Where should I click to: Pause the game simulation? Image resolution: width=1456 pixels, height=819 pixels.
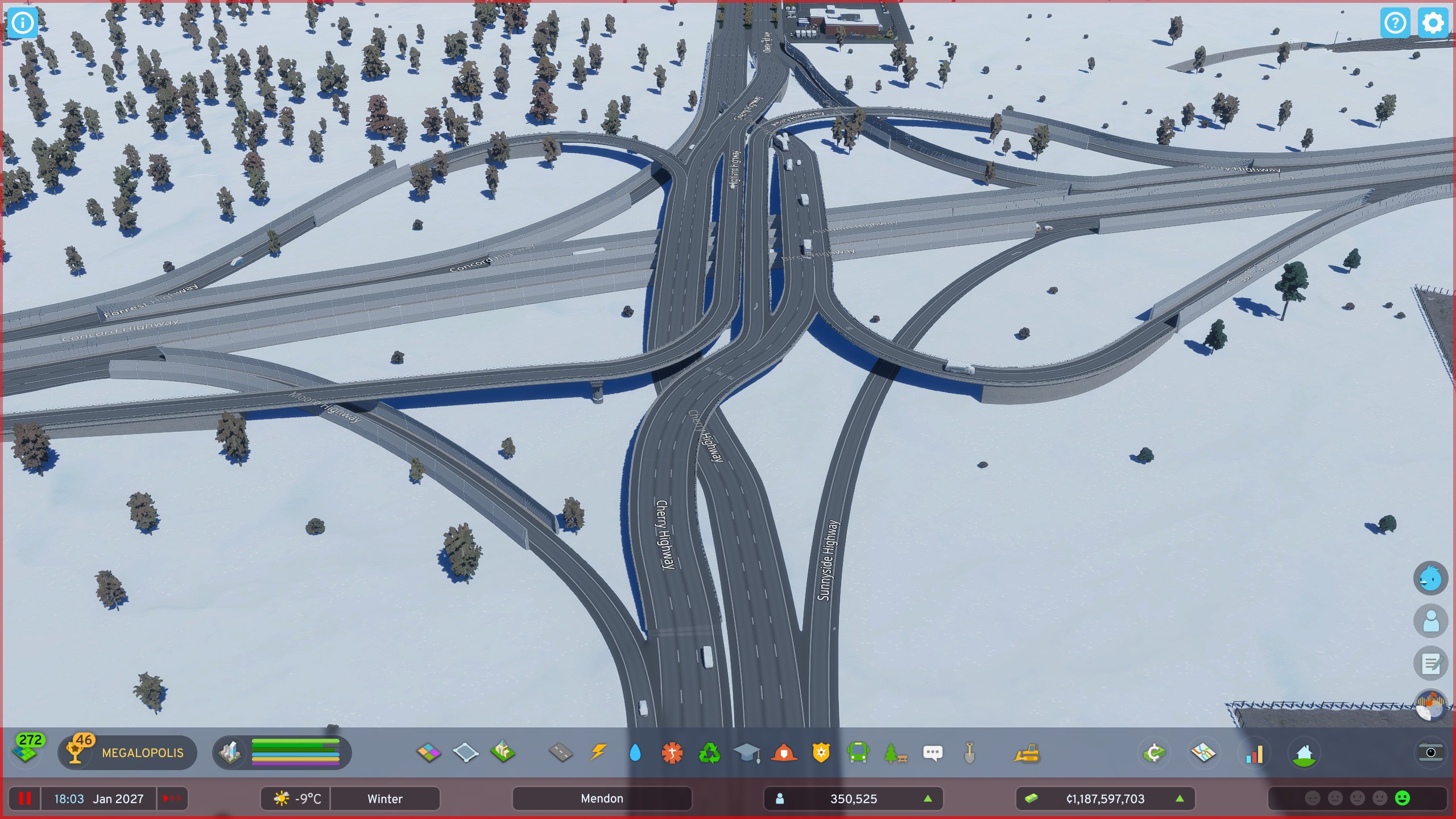pyautogui.click(x=24, y=798)
